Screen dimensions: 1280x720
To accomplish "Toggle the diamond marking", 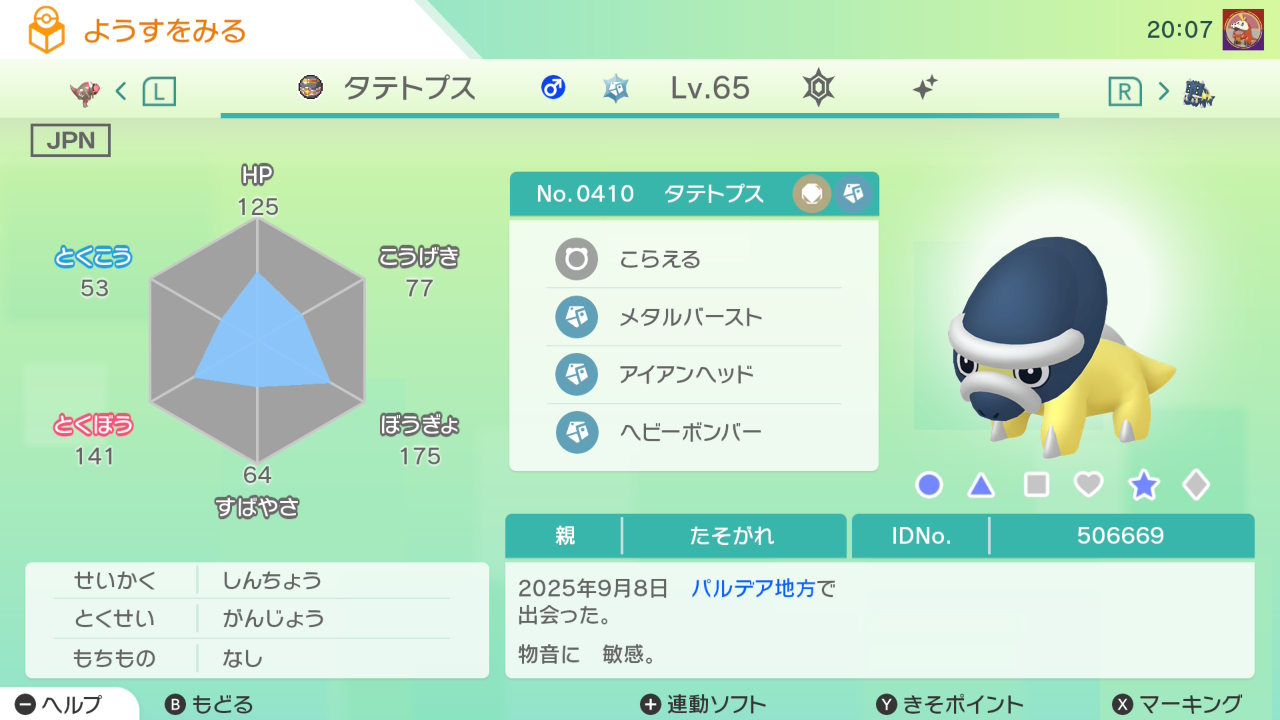I will point(1196,485).
